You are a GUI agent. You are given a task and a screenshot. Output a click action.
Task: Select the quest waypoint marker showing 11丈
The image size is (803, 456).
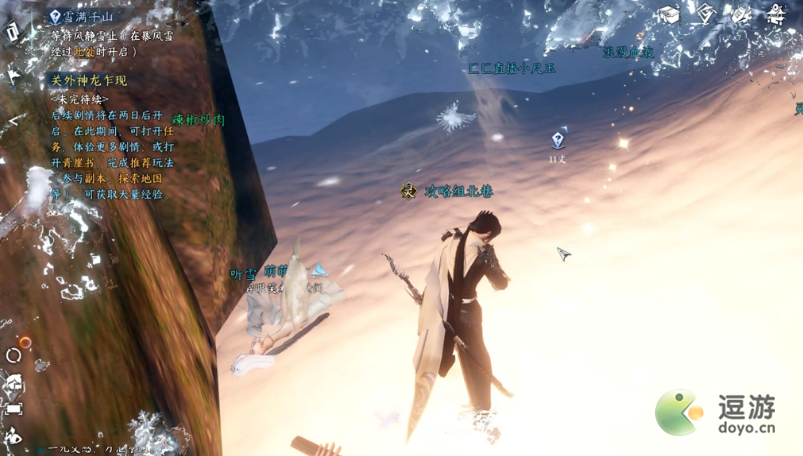(558, 141)
